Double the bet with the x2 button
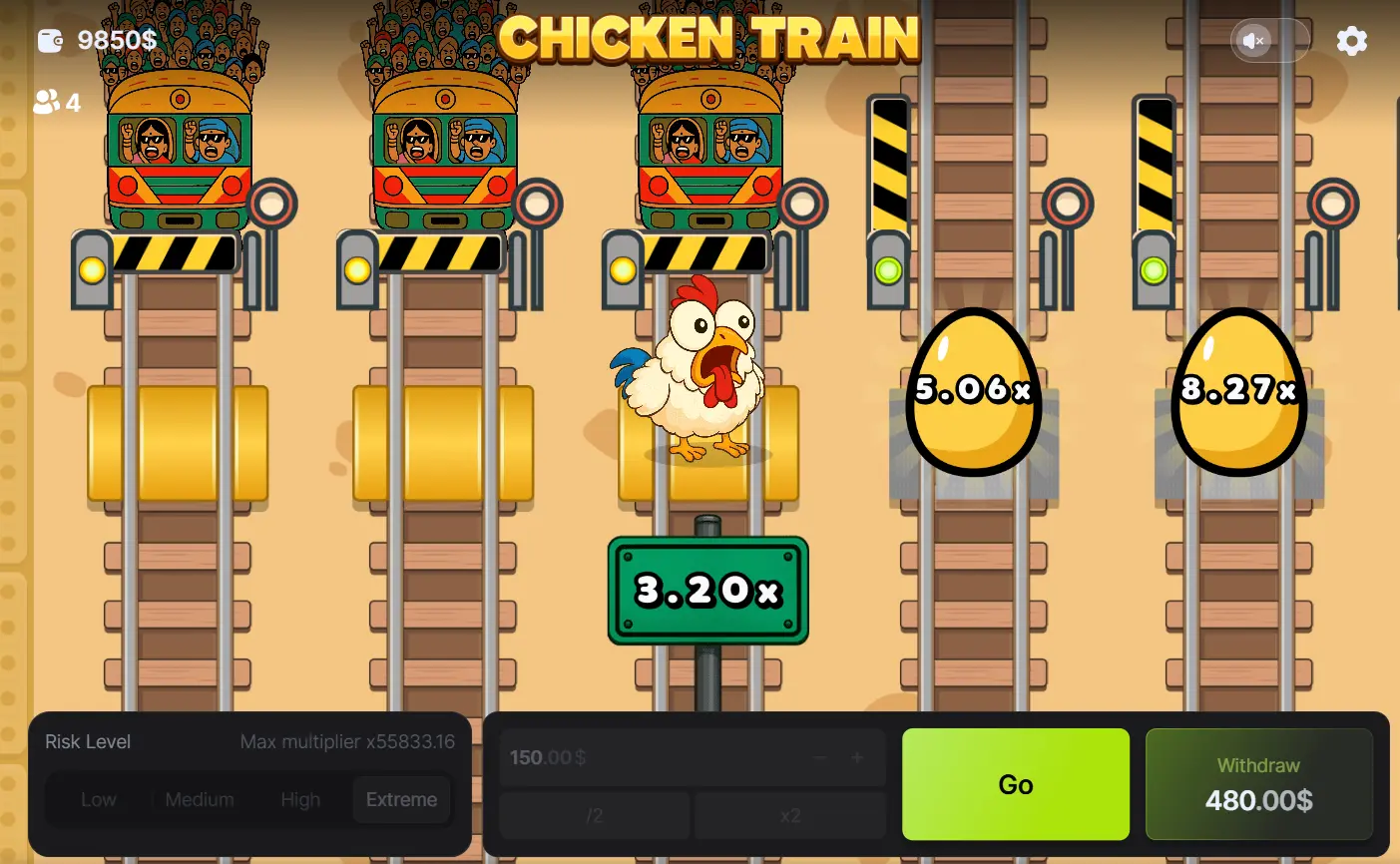 point(789,815)
